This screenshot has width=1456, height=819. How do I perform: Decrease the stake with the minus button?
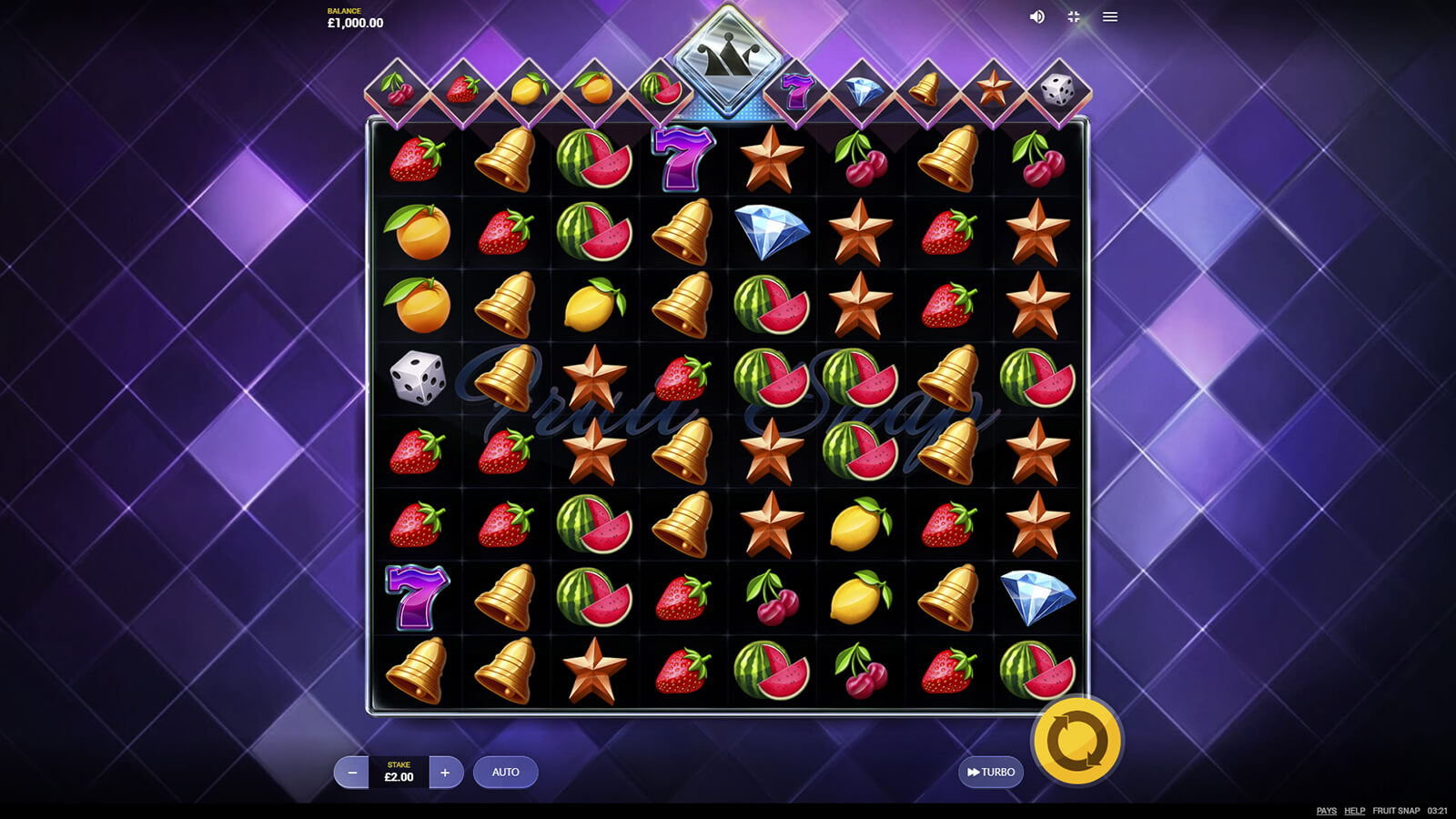(352, 773)
